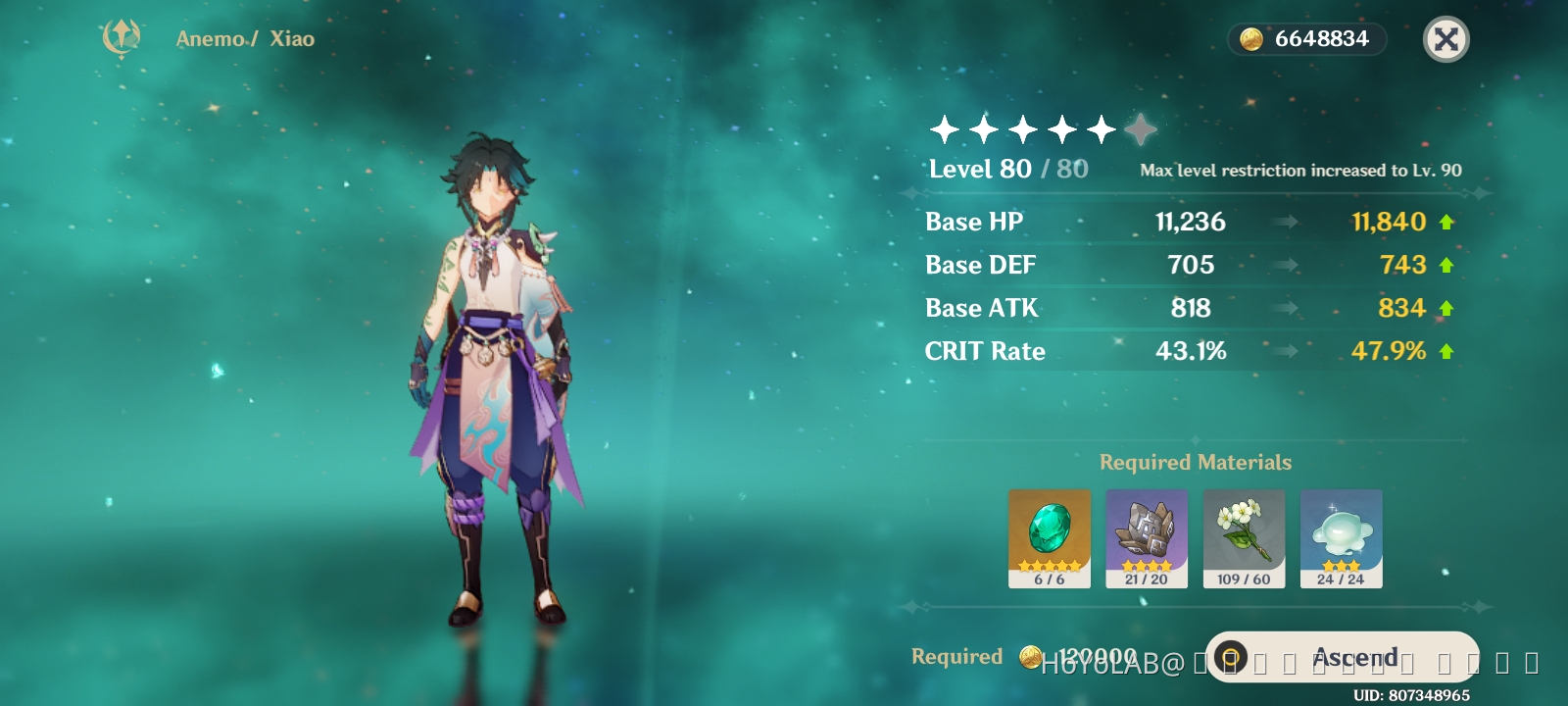Click the fifth white ascension star
The width and height of the screenshot is (1568, 706).
[x=1100, y=127]
